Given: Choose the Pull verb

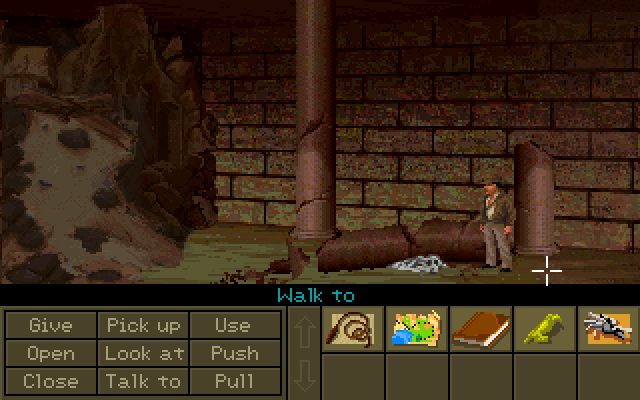Looking at the screenshot, I should (234, 381).
